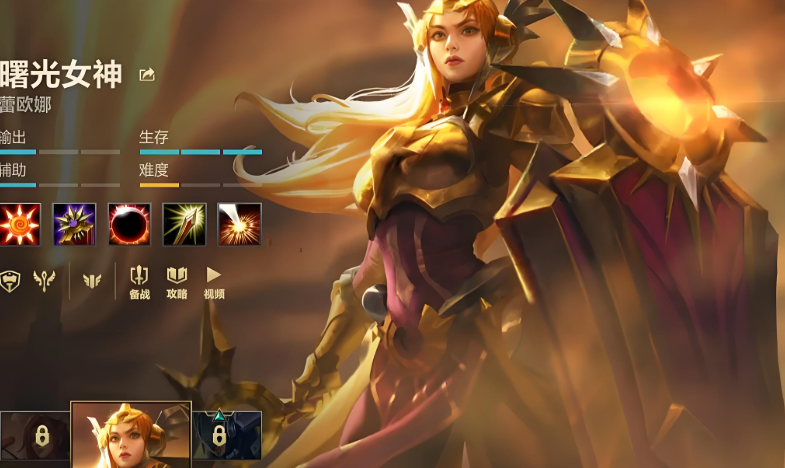
Task: Click the winged staff emblem icon
Action: point(43,280)
